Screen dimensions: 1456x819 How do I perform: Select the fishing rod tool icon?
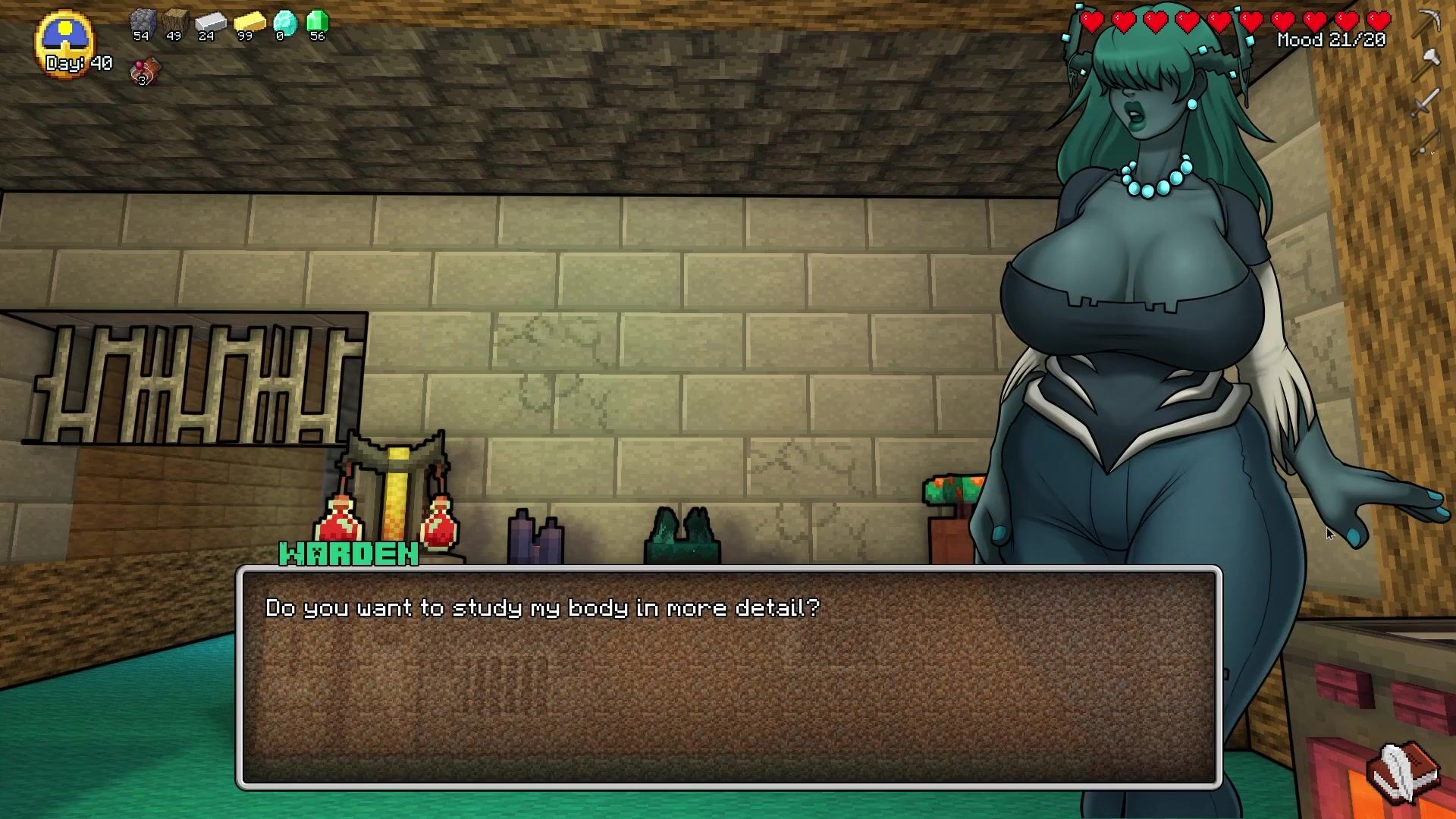(1426, 142)
